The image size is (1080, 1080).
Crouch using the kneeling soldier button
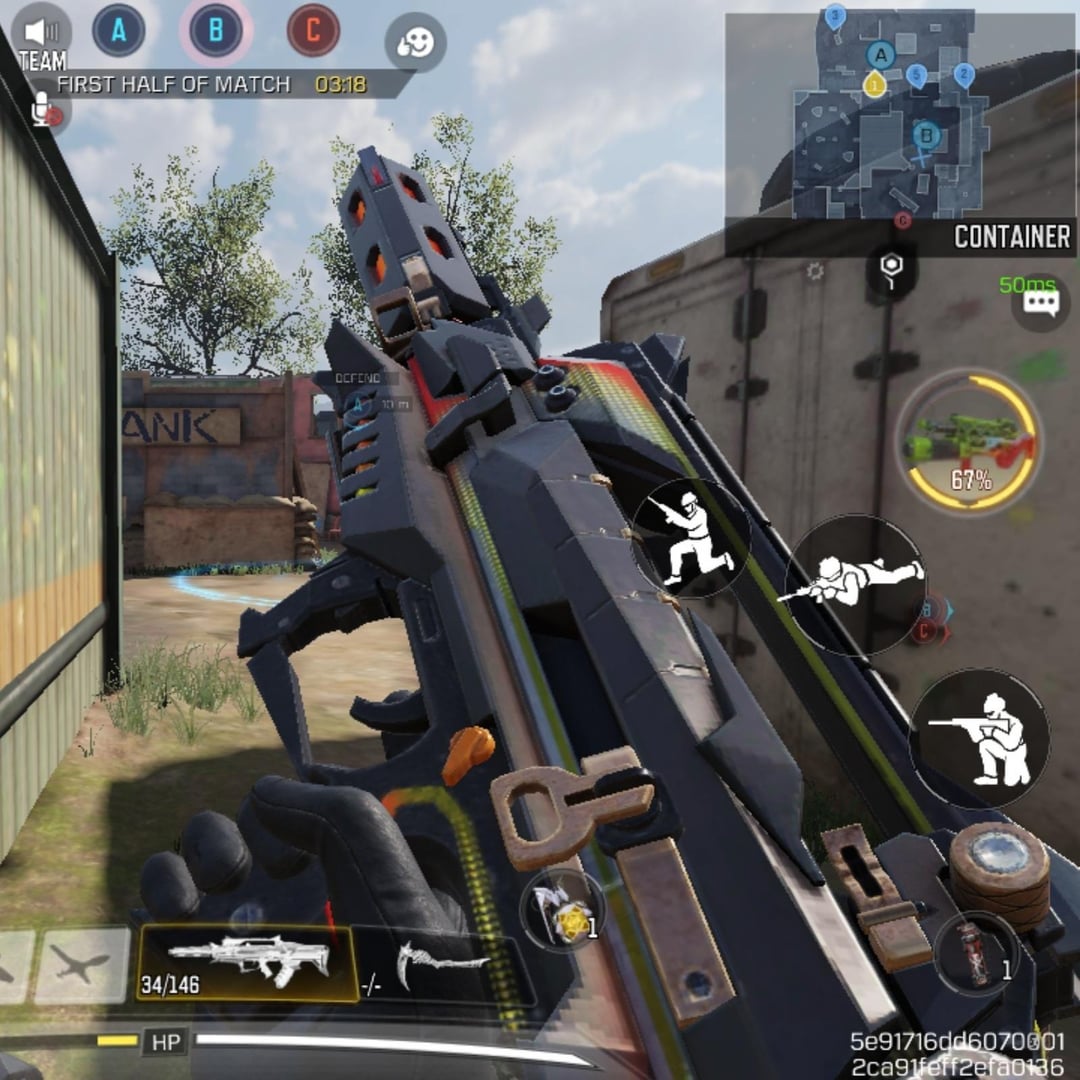(979, 739)
